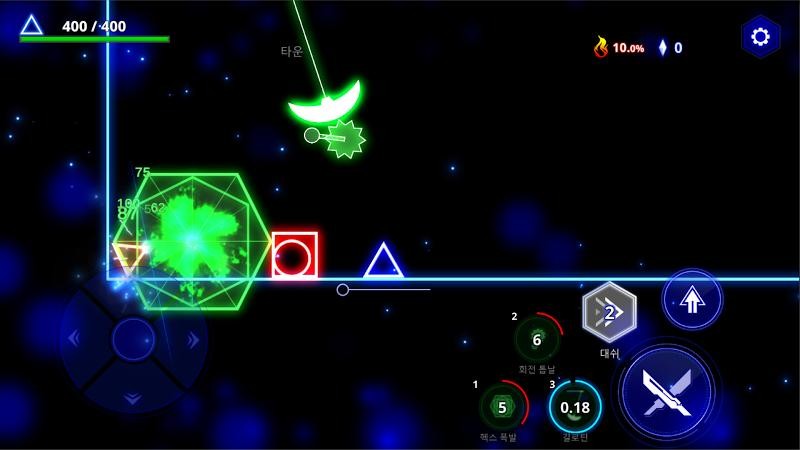Cast the 길로틴 guillotine skill
This screenshot has height=450, width=800.
coord(575,407)
